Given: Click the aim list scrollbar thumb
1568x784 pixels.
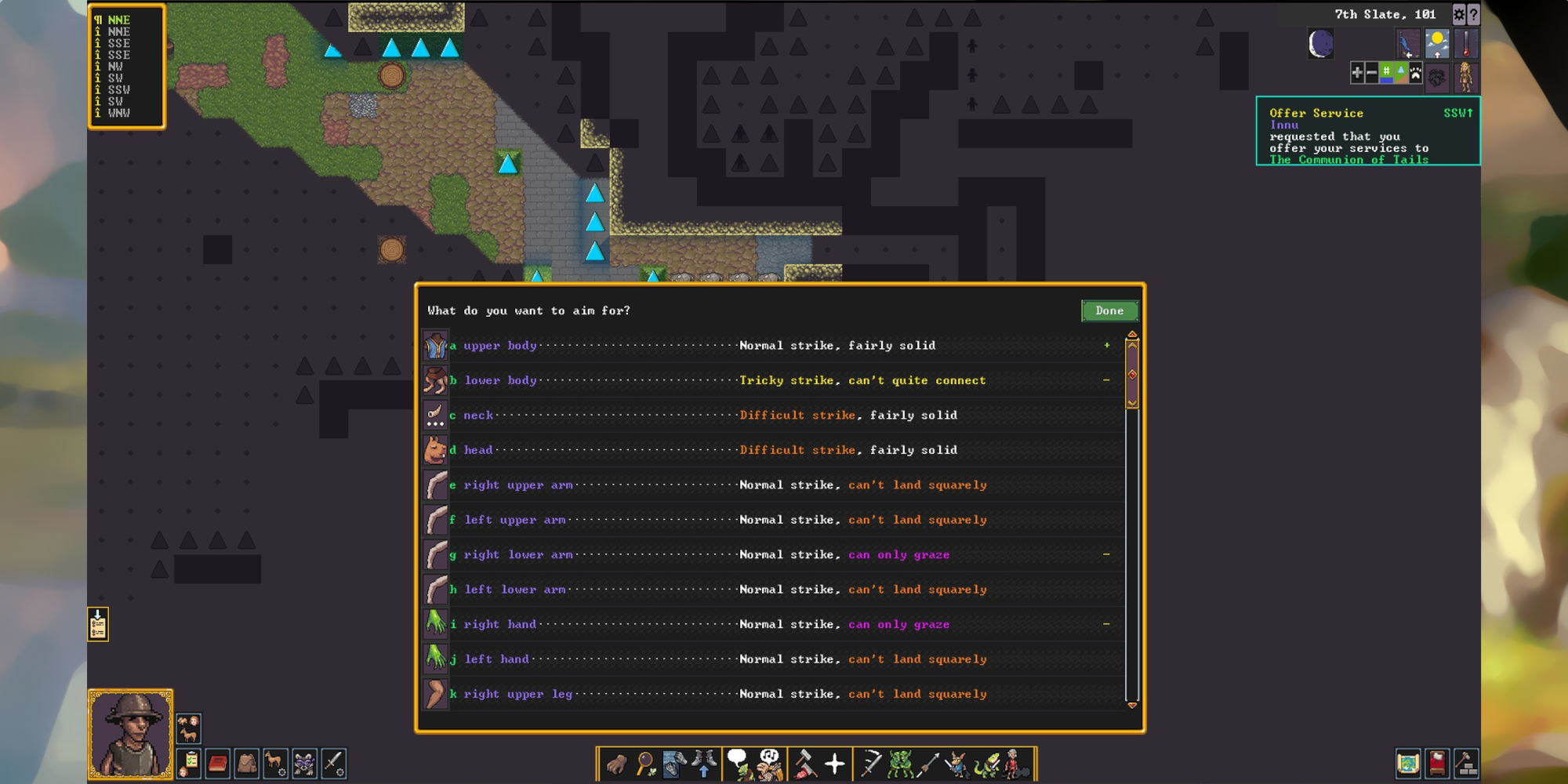Looking at the screenshot, I should click(1132, 375).
